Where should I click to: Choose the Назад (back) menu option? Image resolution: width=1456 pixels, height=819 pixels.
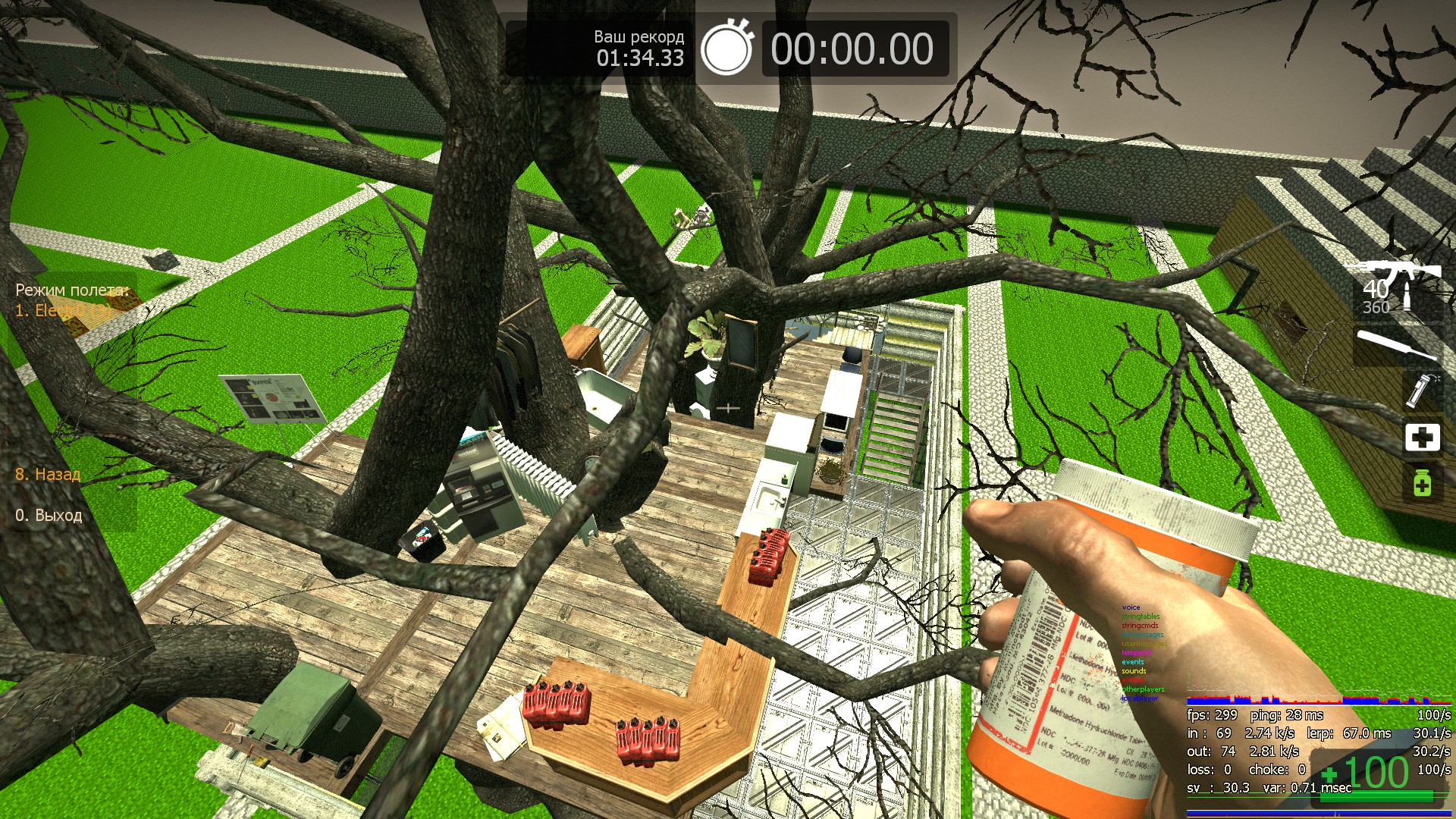[48, 475]
